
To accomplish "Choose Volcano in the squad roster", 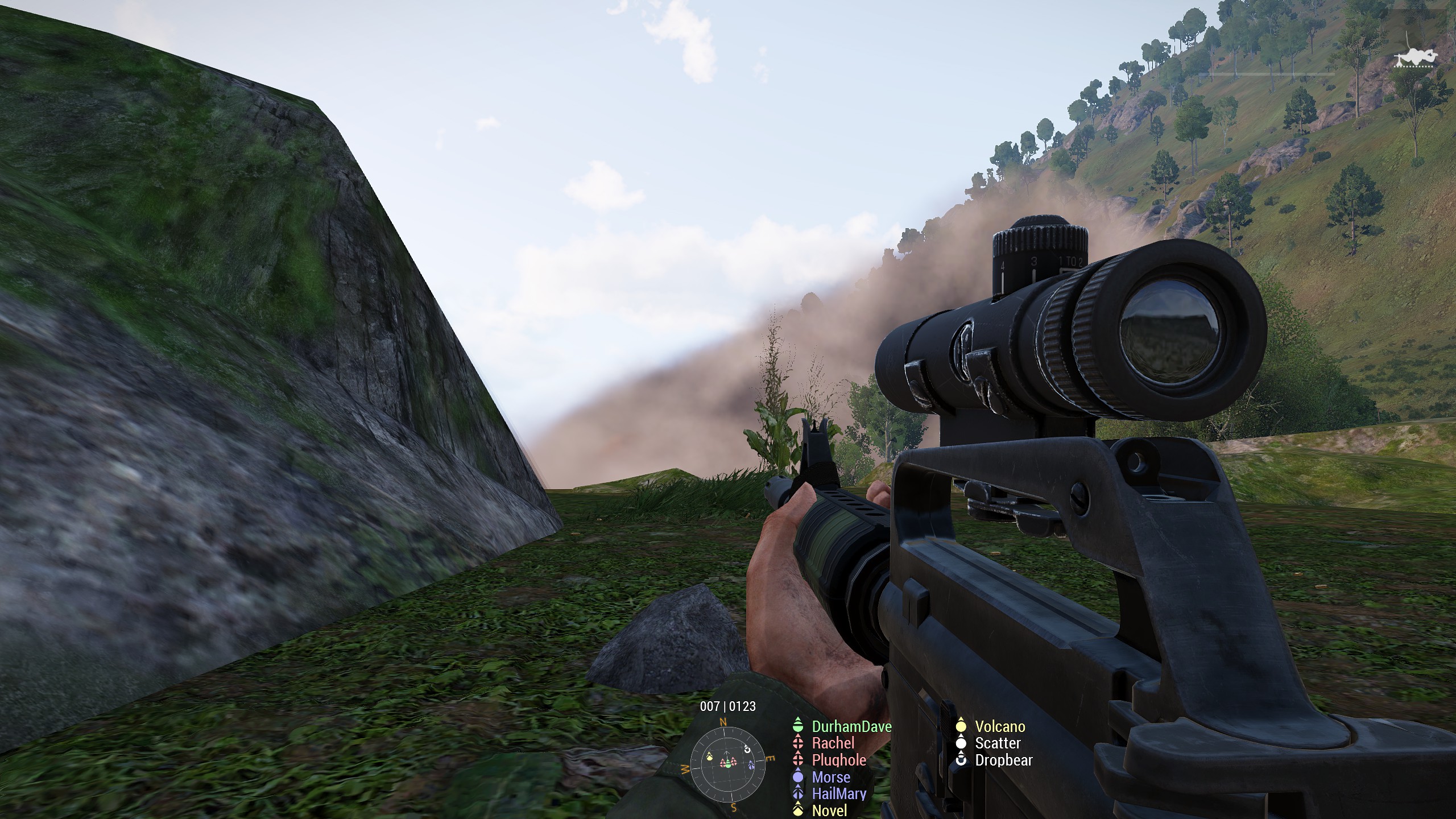I will coord(1000,726).
